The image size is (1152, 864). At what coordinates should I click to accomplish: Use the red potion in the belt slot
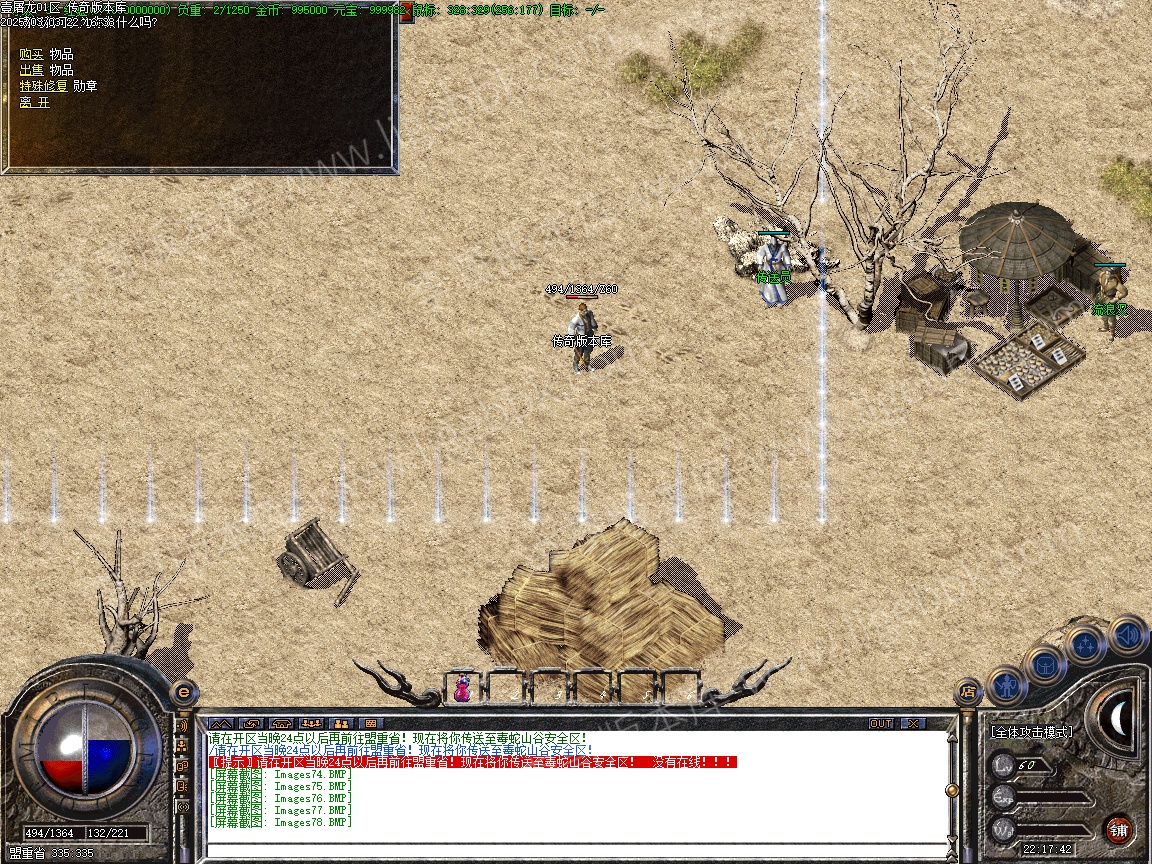tap(462, 688)
